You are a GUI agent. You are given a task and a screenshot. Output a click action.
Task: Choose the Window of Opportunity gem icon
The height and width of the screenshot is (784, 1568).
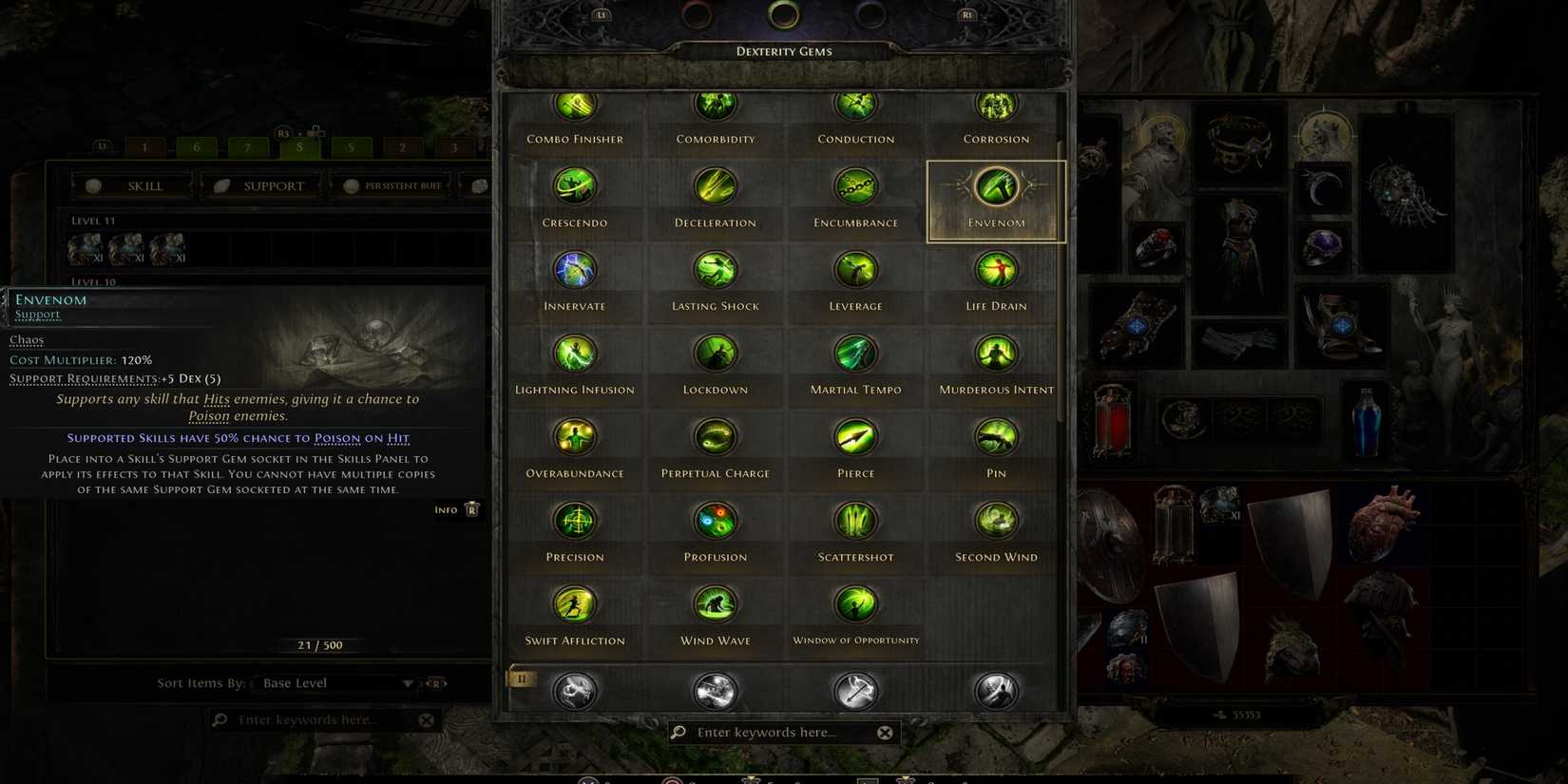tap(855, 603)
